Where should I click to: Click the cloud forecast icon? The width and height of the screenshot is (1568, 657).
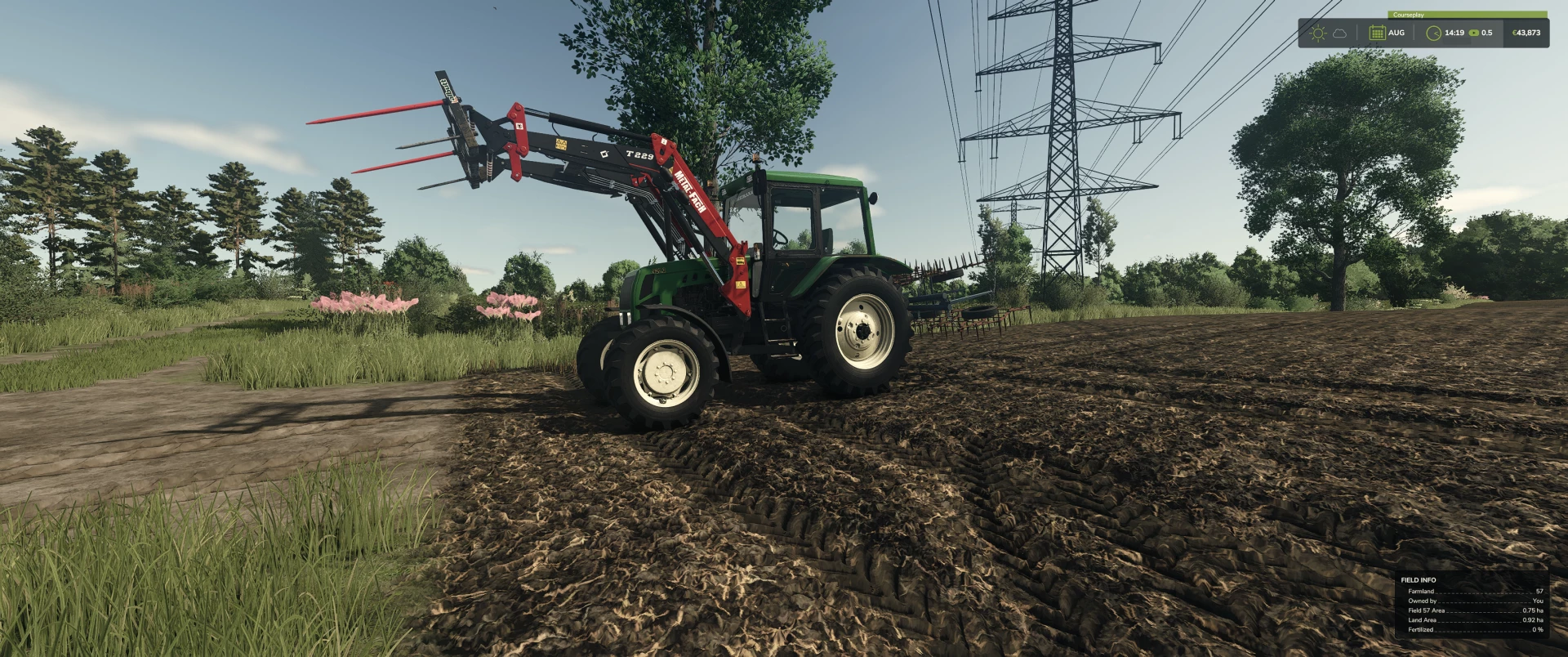point(1340,34)
